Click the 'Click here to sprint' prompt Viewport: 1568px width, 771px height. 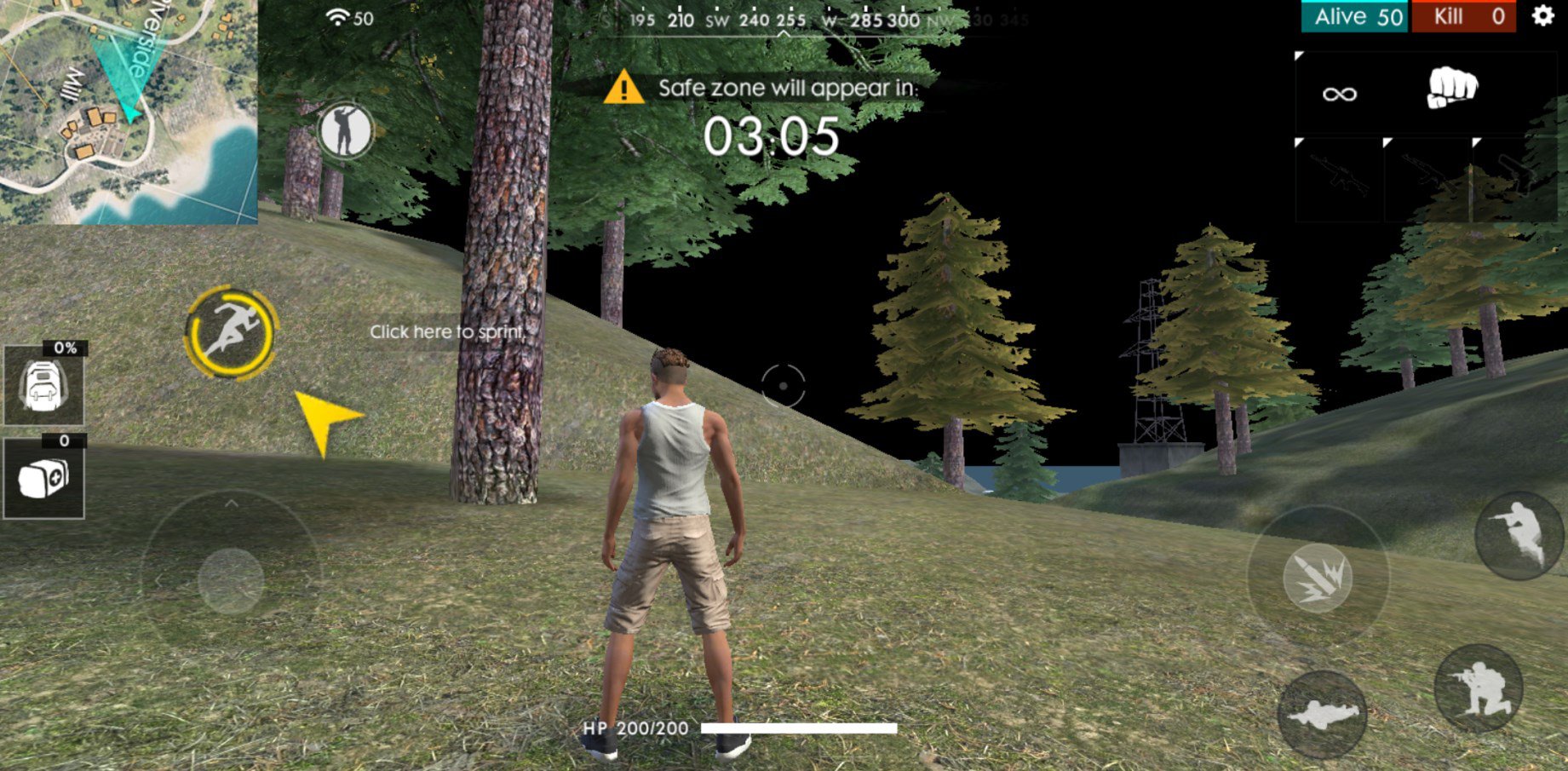click(446, 332)
